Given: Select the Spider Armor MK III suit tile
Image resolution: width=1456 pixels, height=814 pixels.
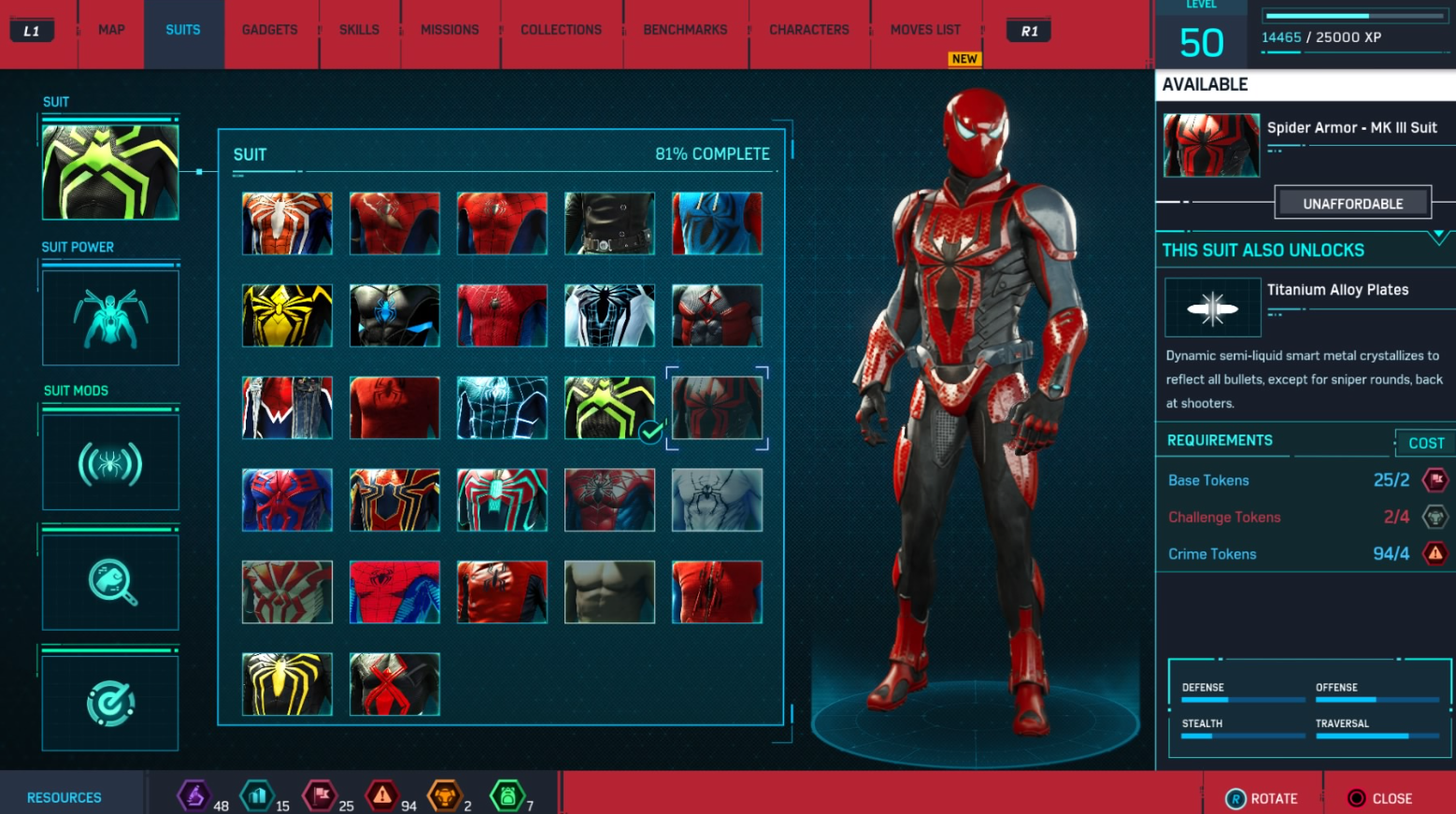Looking at the screenshot, I should 717,407.
